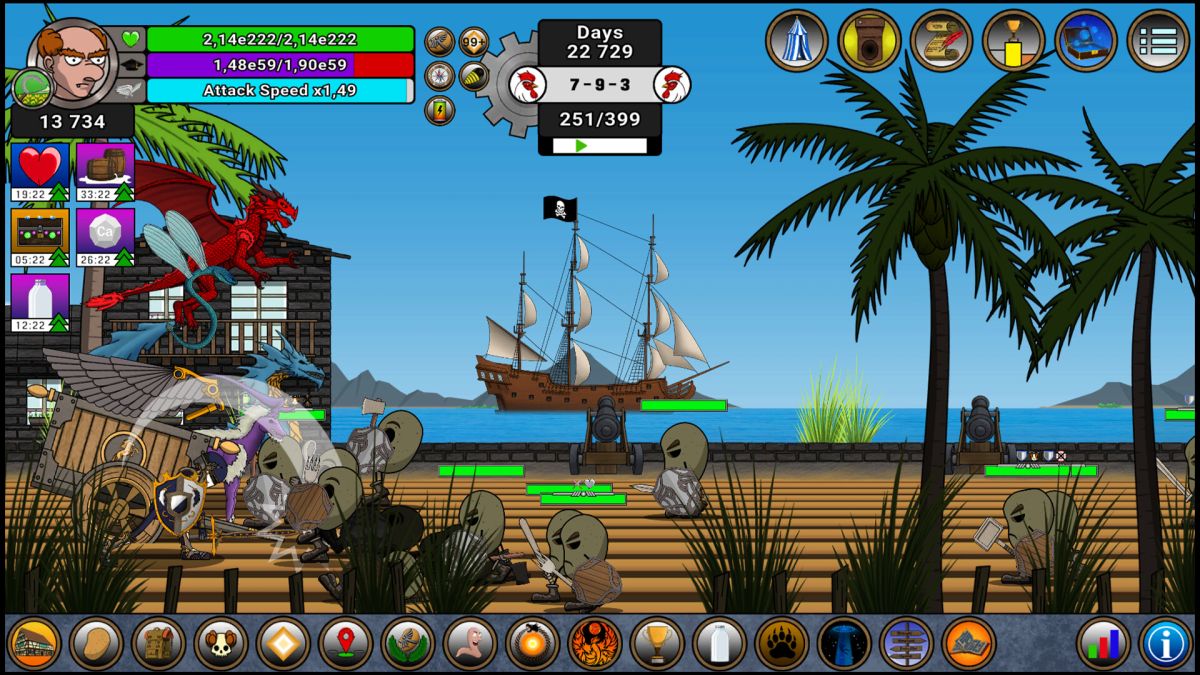Open the striped tent icon
The height and width of the screenshot is (675, 1200).
pos(797,40)
